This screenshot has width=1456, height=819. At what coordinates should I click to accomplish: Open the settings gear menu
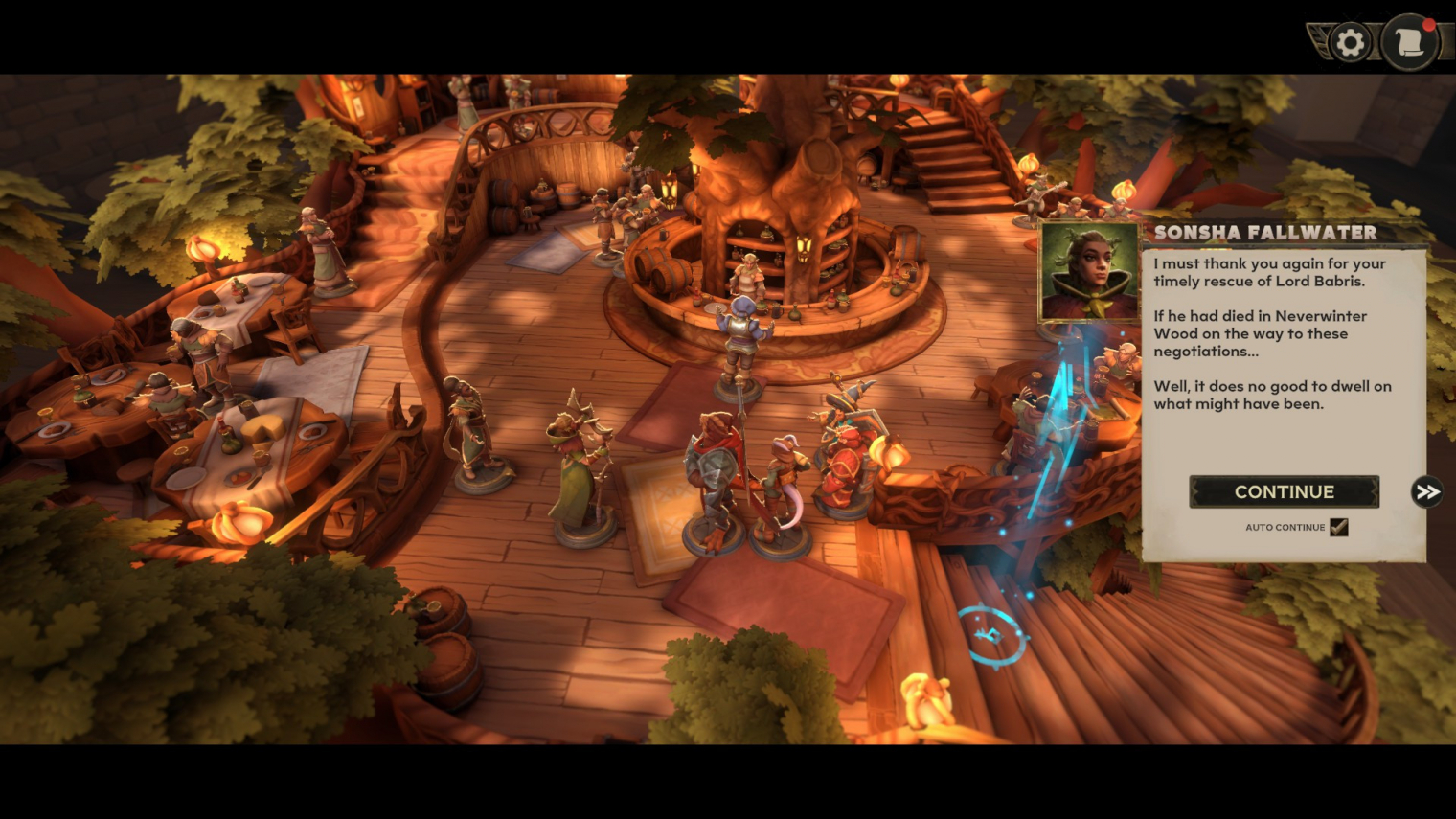coord(1351,43)
